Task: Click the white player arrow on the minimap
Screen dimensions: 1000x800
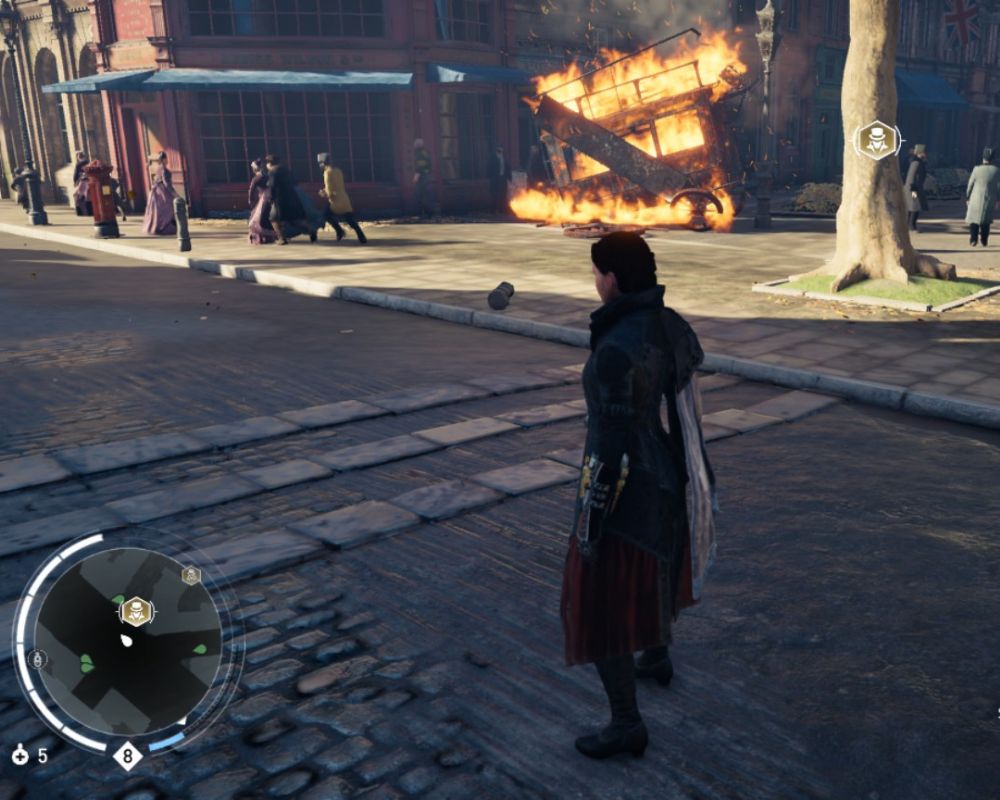Action: [x=126, y=639]
